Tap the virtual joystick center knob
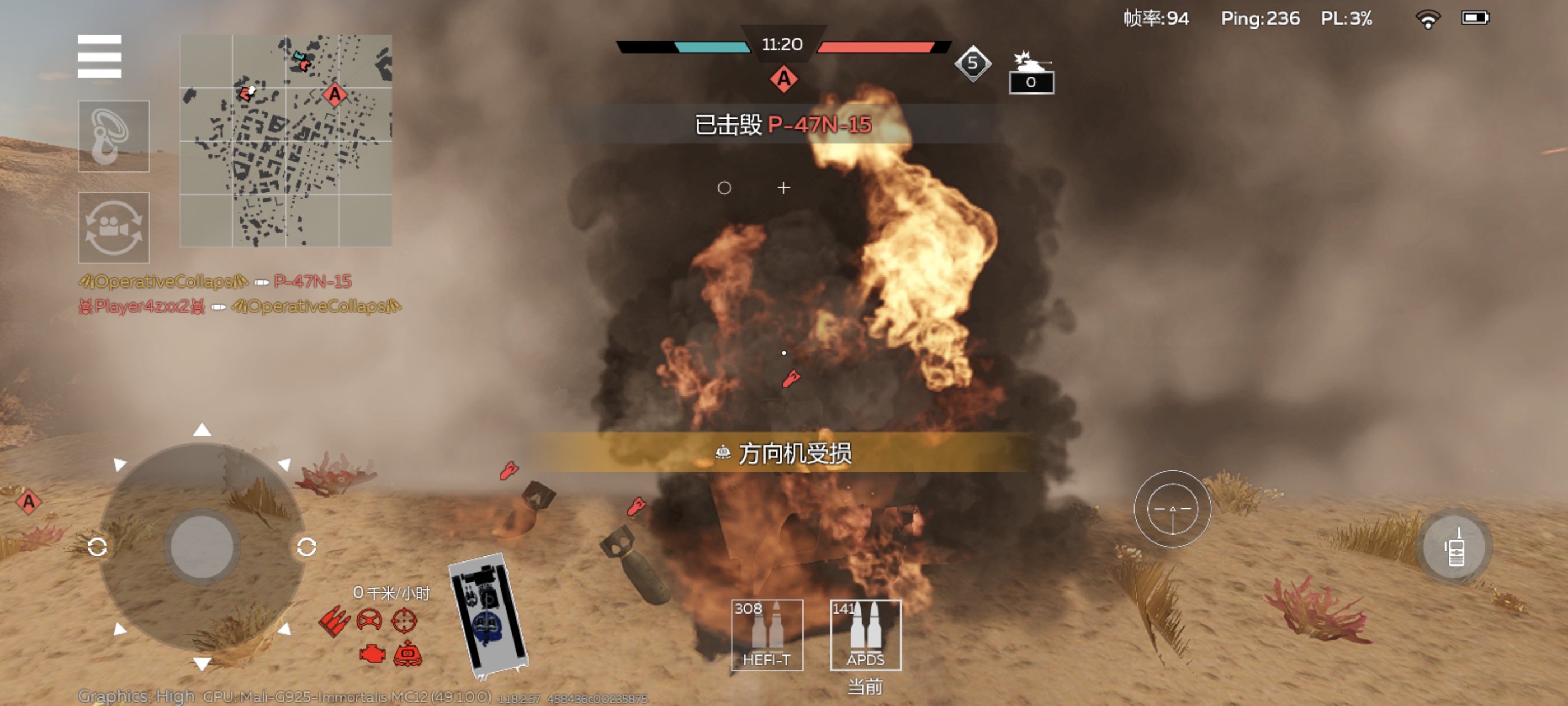This screenshot has height=706, width=1568. [202, 546]
